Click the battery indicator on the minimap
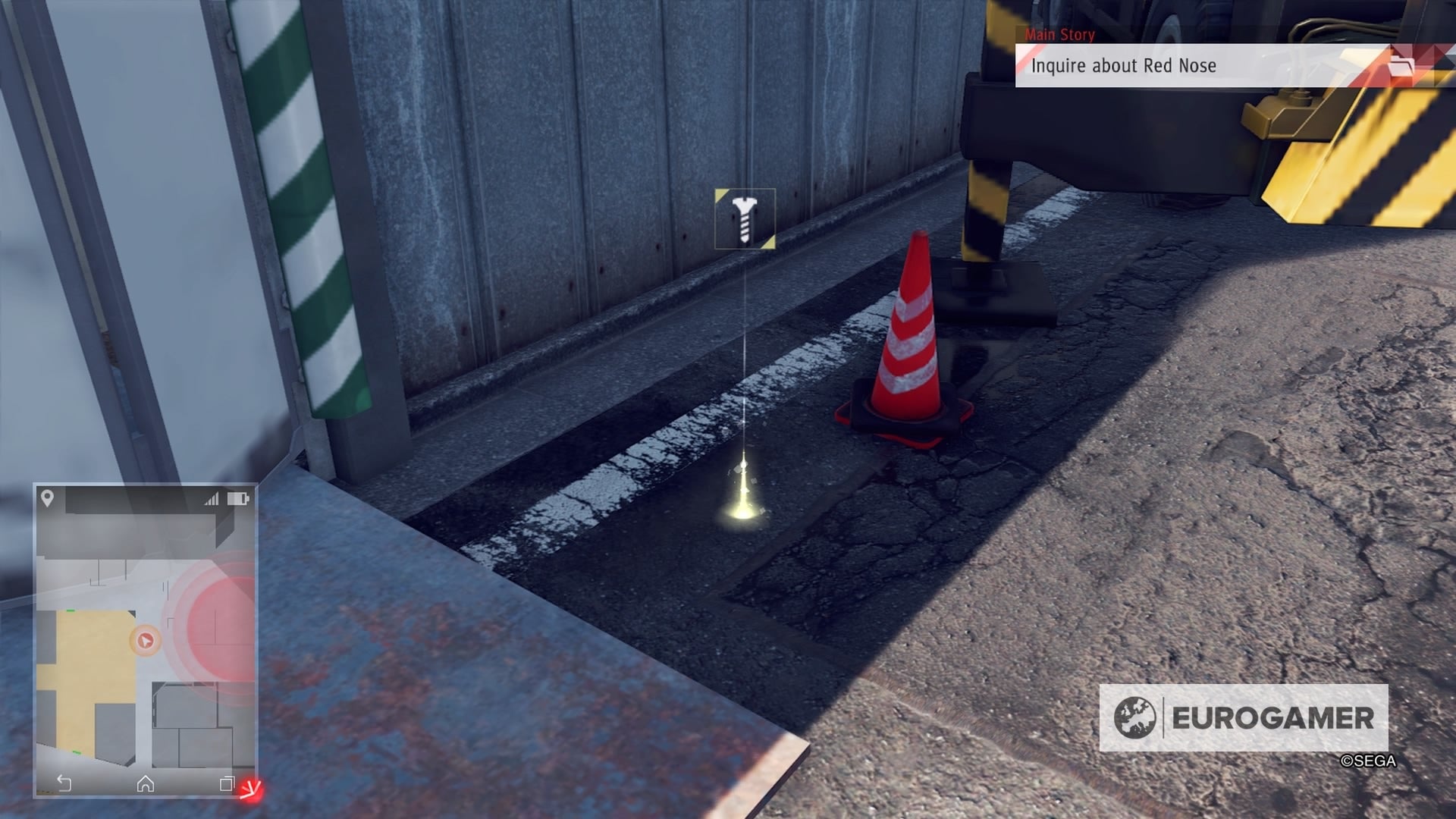1456x819 pixels. coord(238,497)
